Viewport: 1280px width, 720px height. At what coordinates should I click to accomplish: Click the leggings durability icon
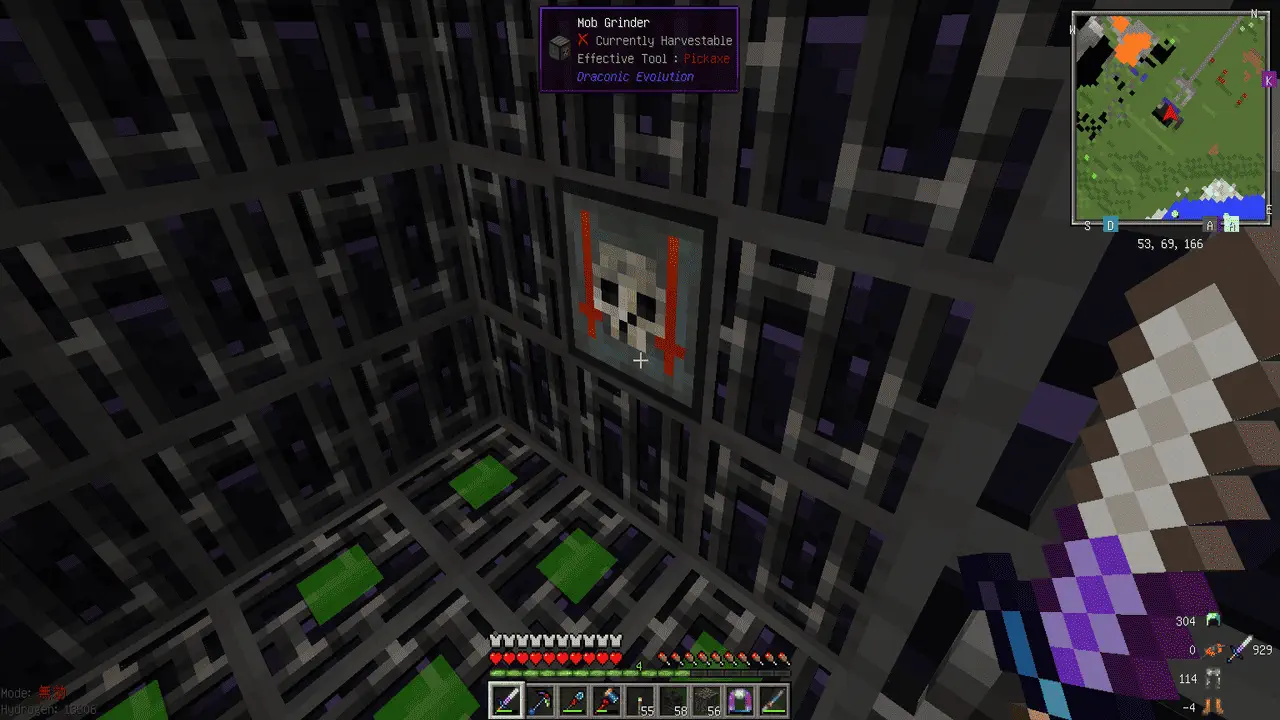(1214, 680)
